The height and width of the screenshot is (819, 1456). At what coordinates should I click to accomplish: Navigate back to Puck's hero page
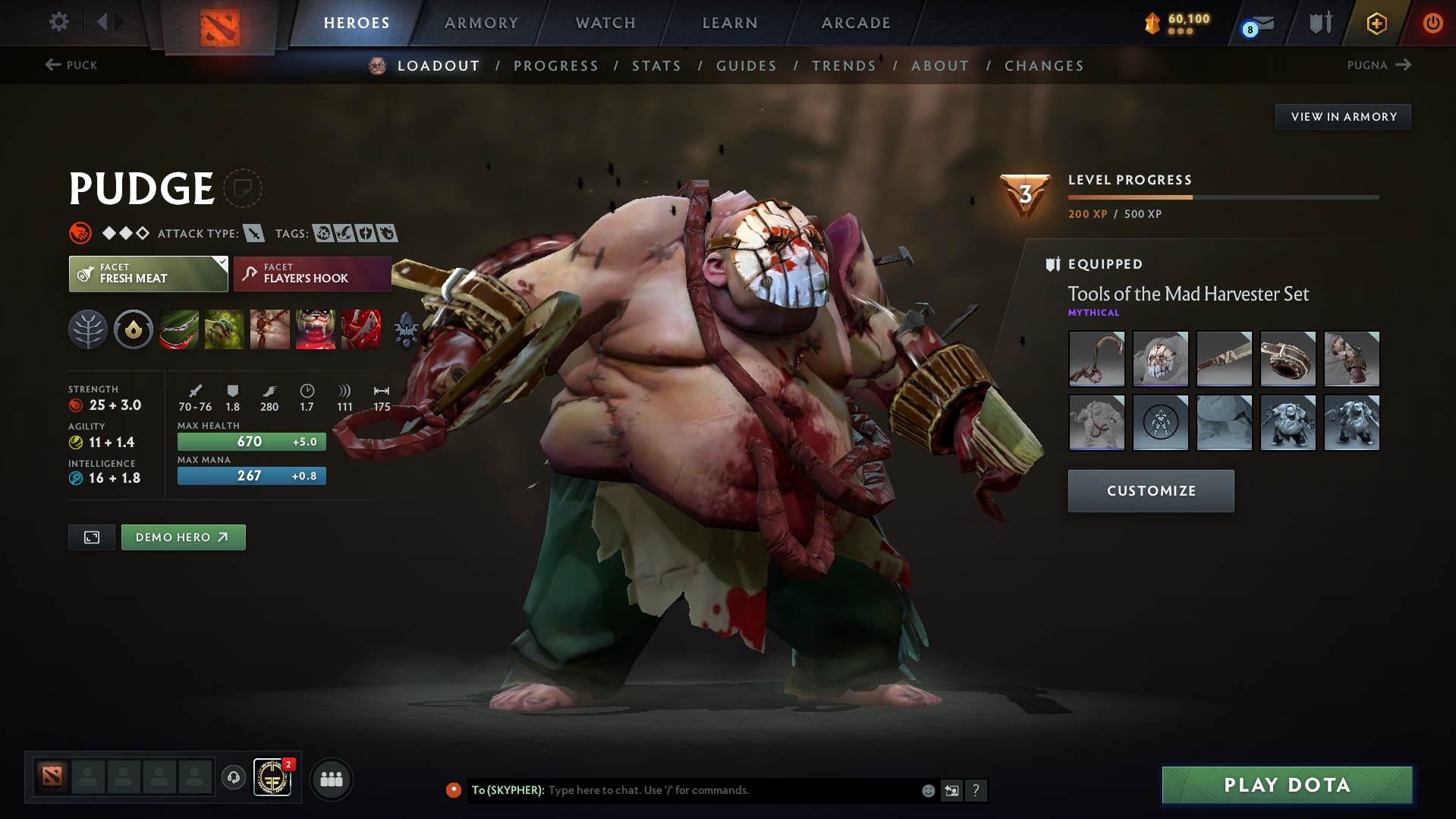72,65
